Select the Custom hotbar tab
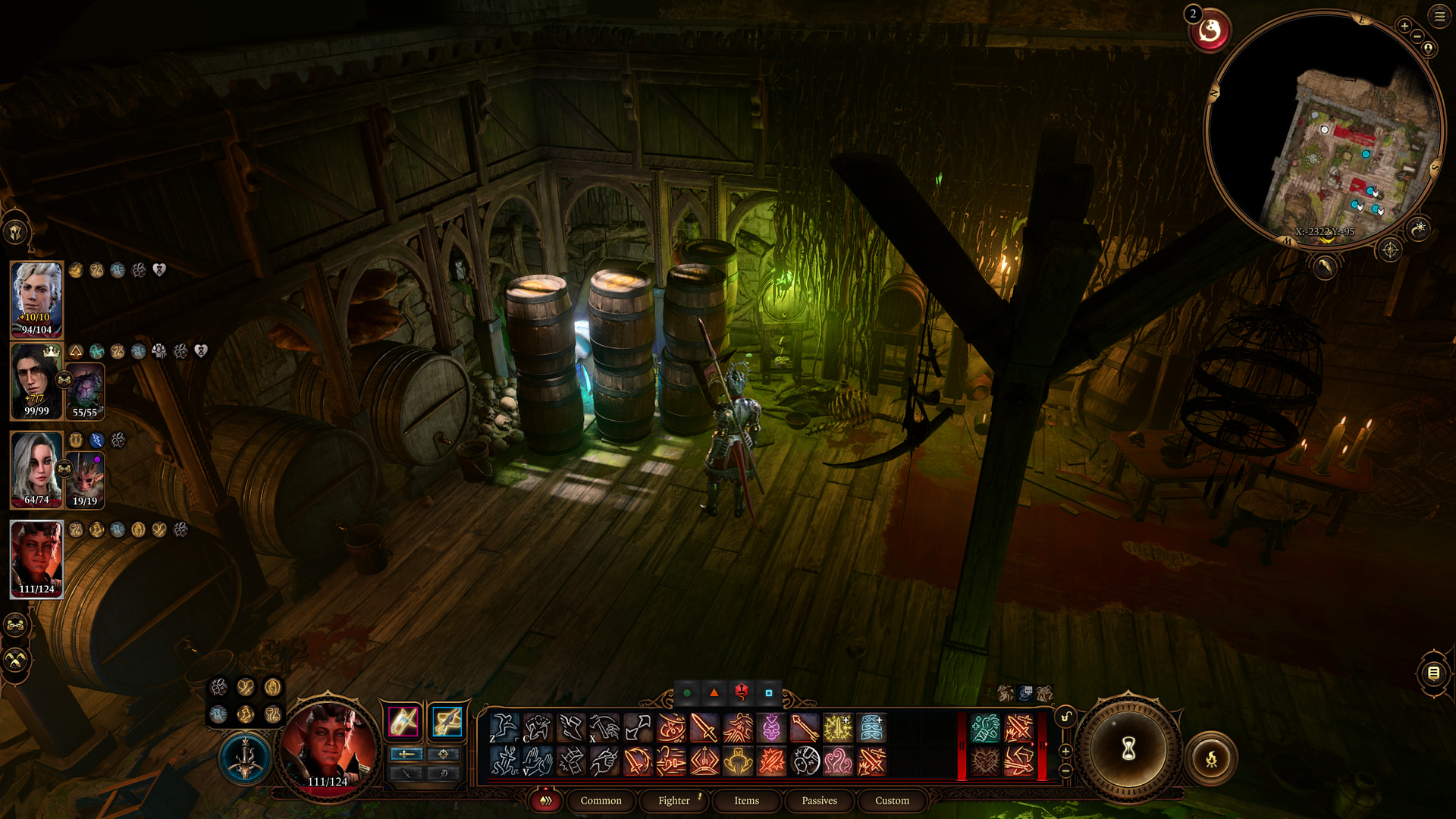Screen dimensions: 1456x819 (892, 801)
